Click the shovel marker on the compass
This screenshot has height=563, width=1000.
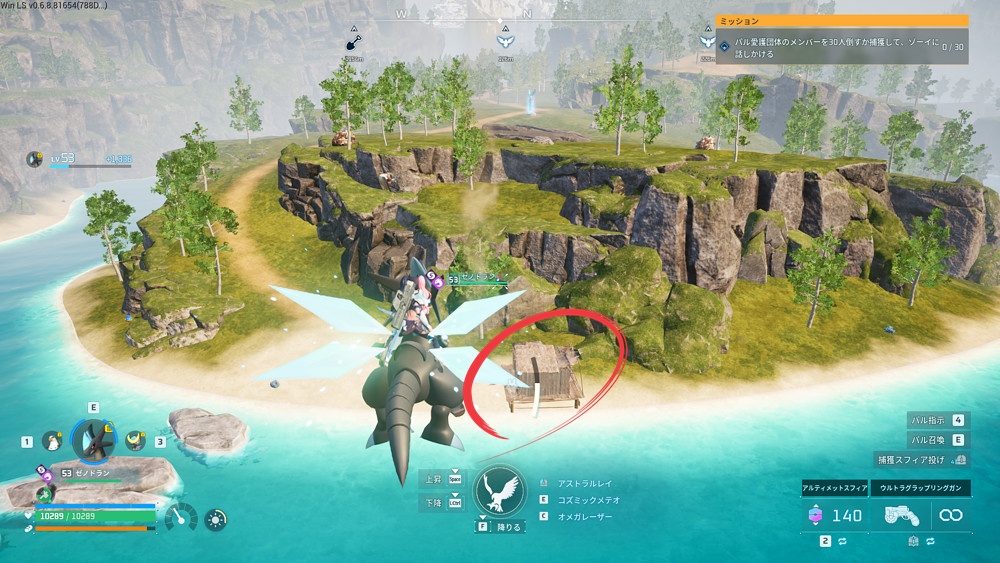click(353, 43)
